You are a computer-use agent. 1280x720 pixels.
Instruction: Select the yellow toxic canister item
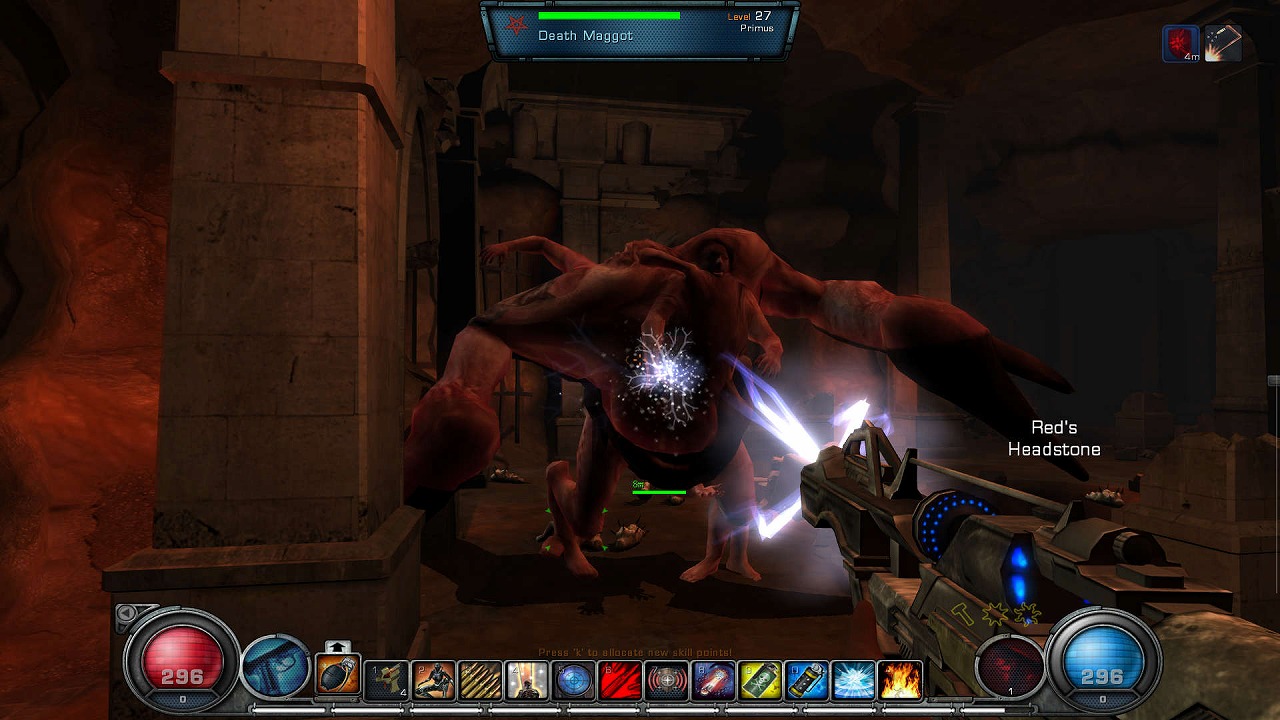point(760,680)
